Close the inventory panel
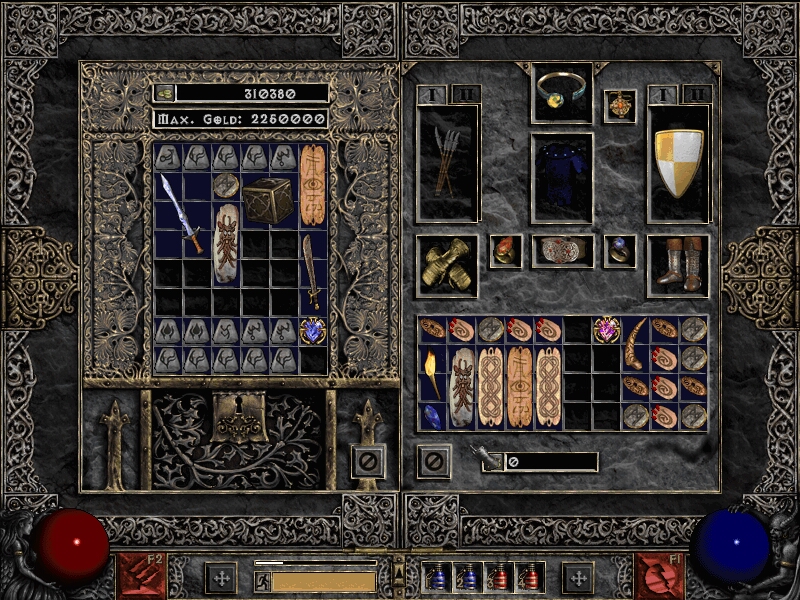 tap(434, 462)
